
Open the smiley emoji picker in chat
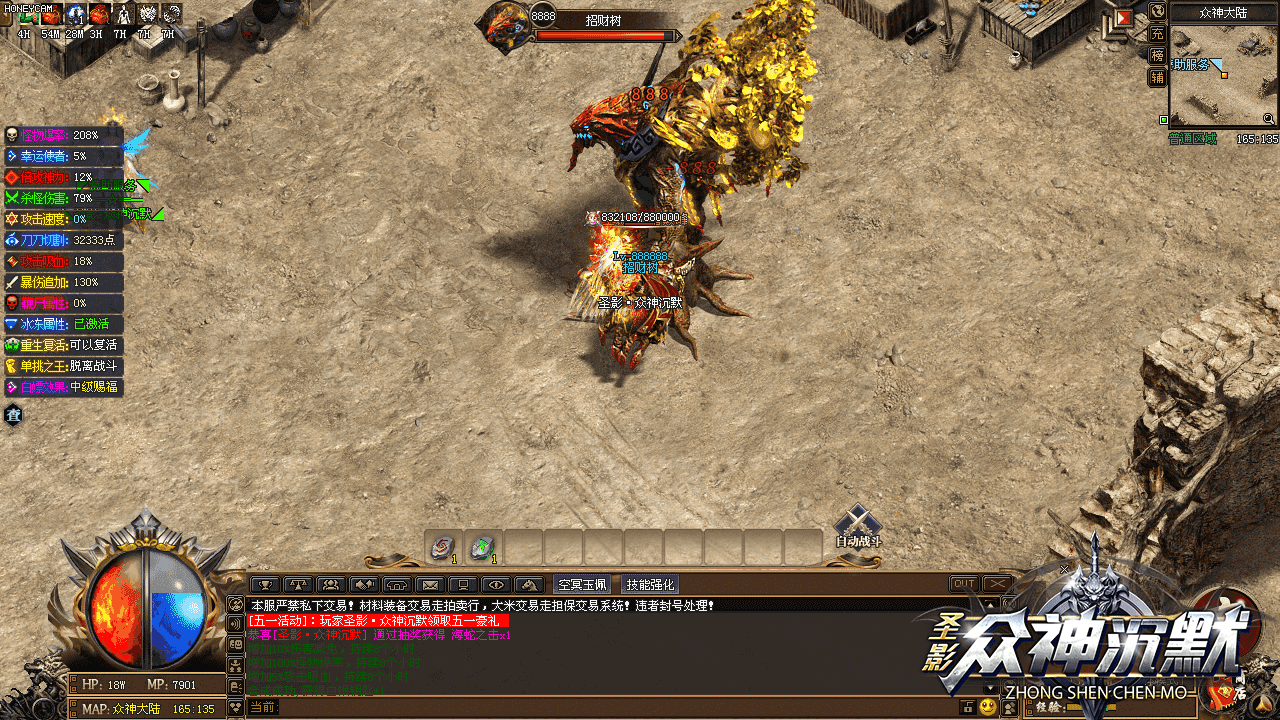pyautogui.click(x=988, y=707)
